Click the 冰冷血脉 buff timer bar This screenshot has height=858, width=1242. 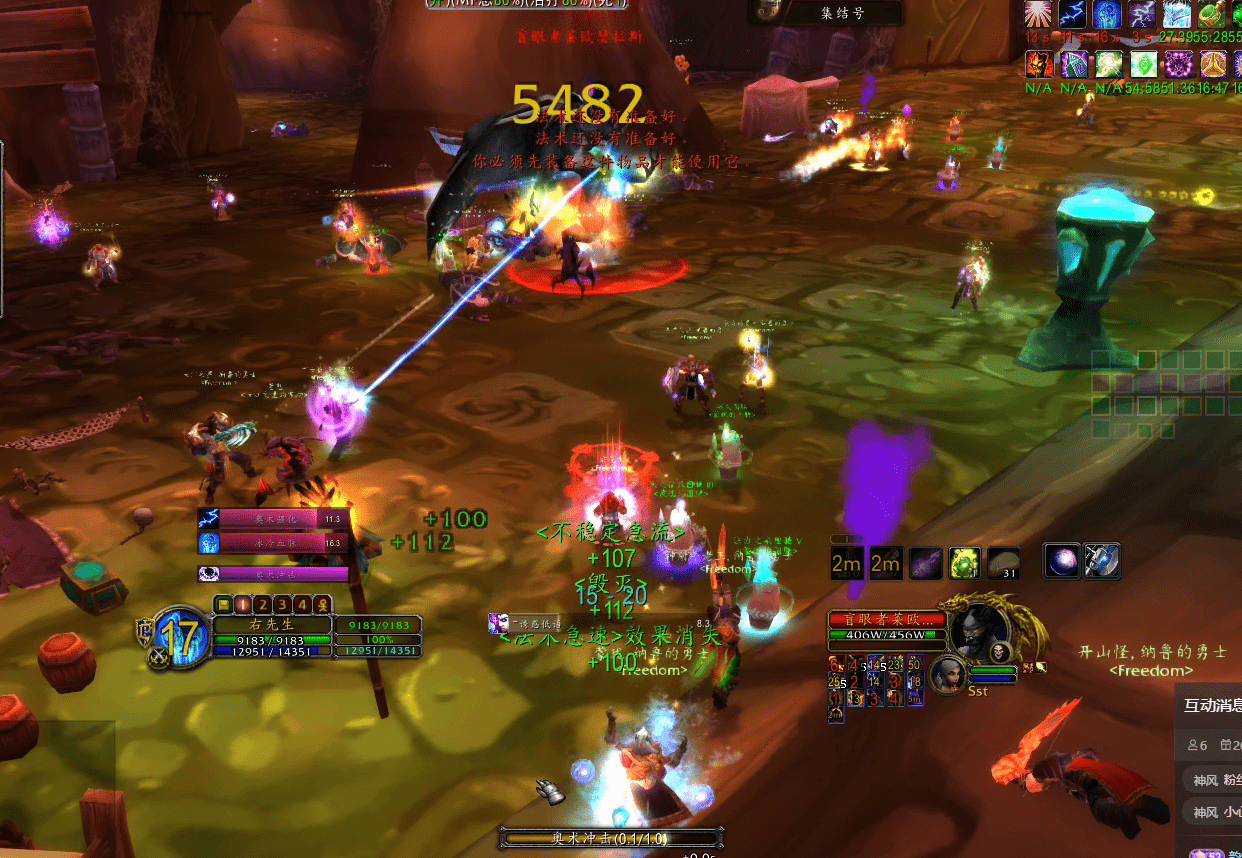tap(270, 543)
